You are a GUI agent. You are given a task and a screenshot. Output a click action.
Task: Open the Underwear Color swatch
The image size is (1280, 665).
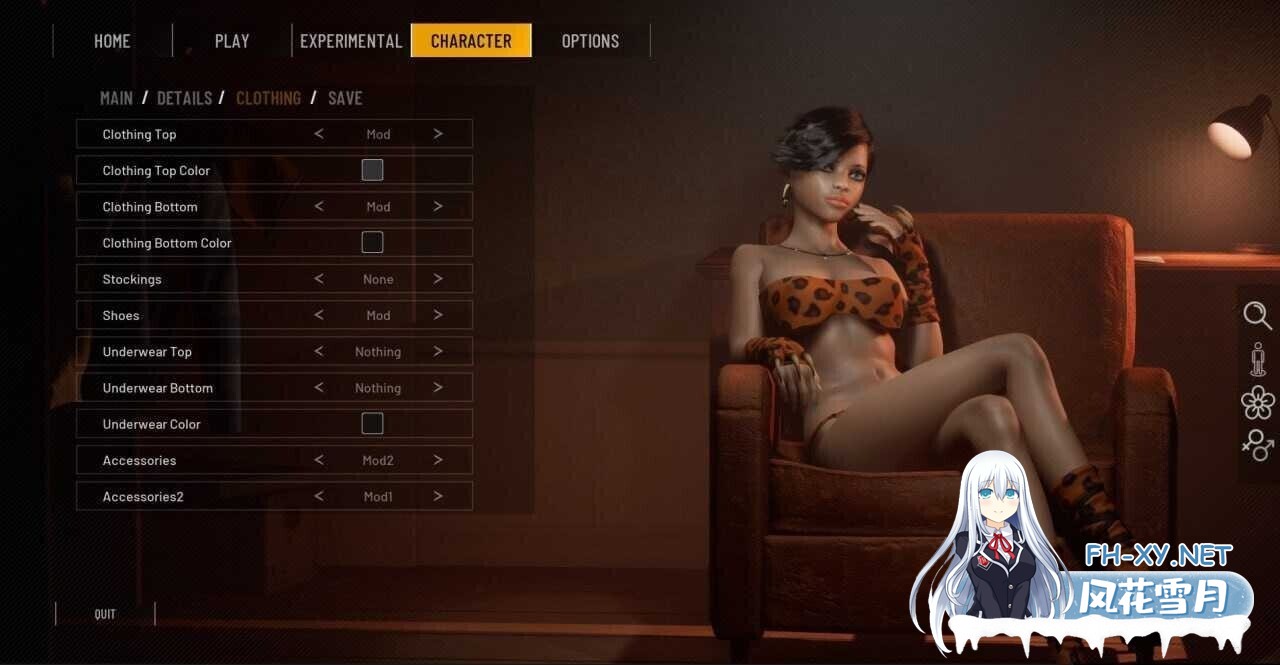(x=372, y=424)
